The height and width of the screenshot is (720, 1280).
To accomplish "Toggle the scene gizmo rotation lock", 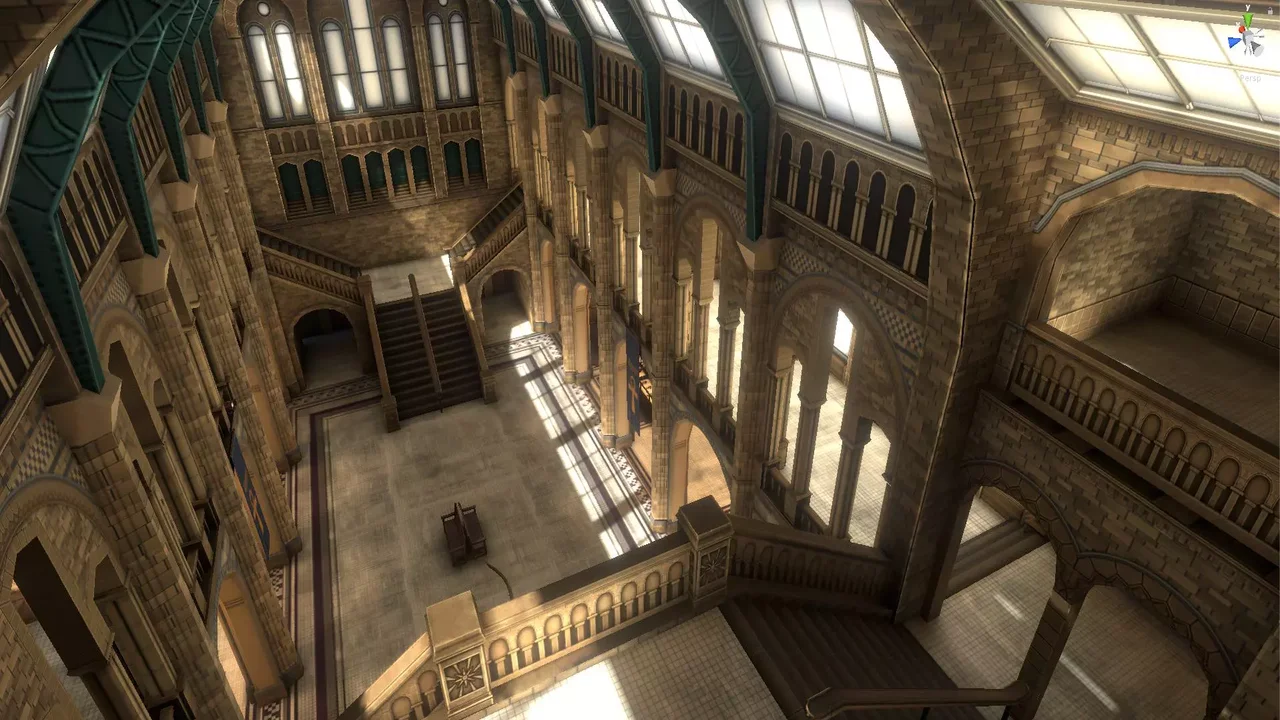I will [x=1270, y=11].
